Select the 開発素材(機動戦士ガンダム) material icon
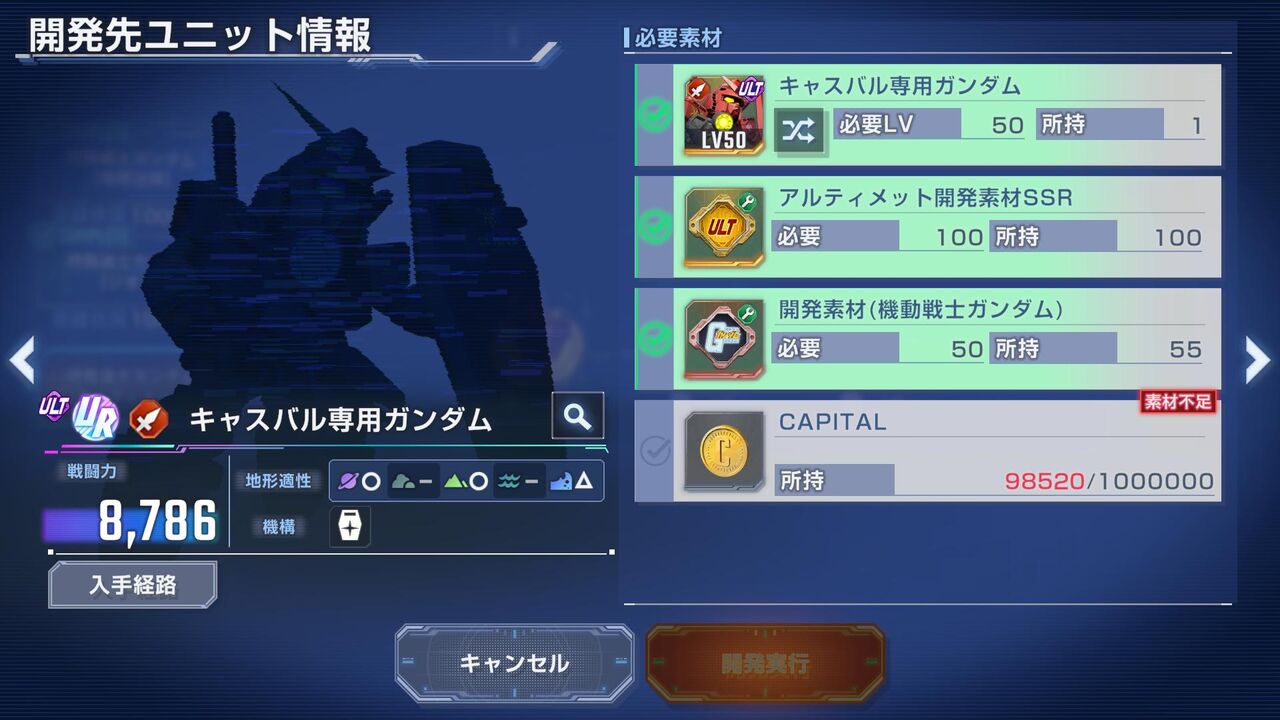 coord(724,339)
